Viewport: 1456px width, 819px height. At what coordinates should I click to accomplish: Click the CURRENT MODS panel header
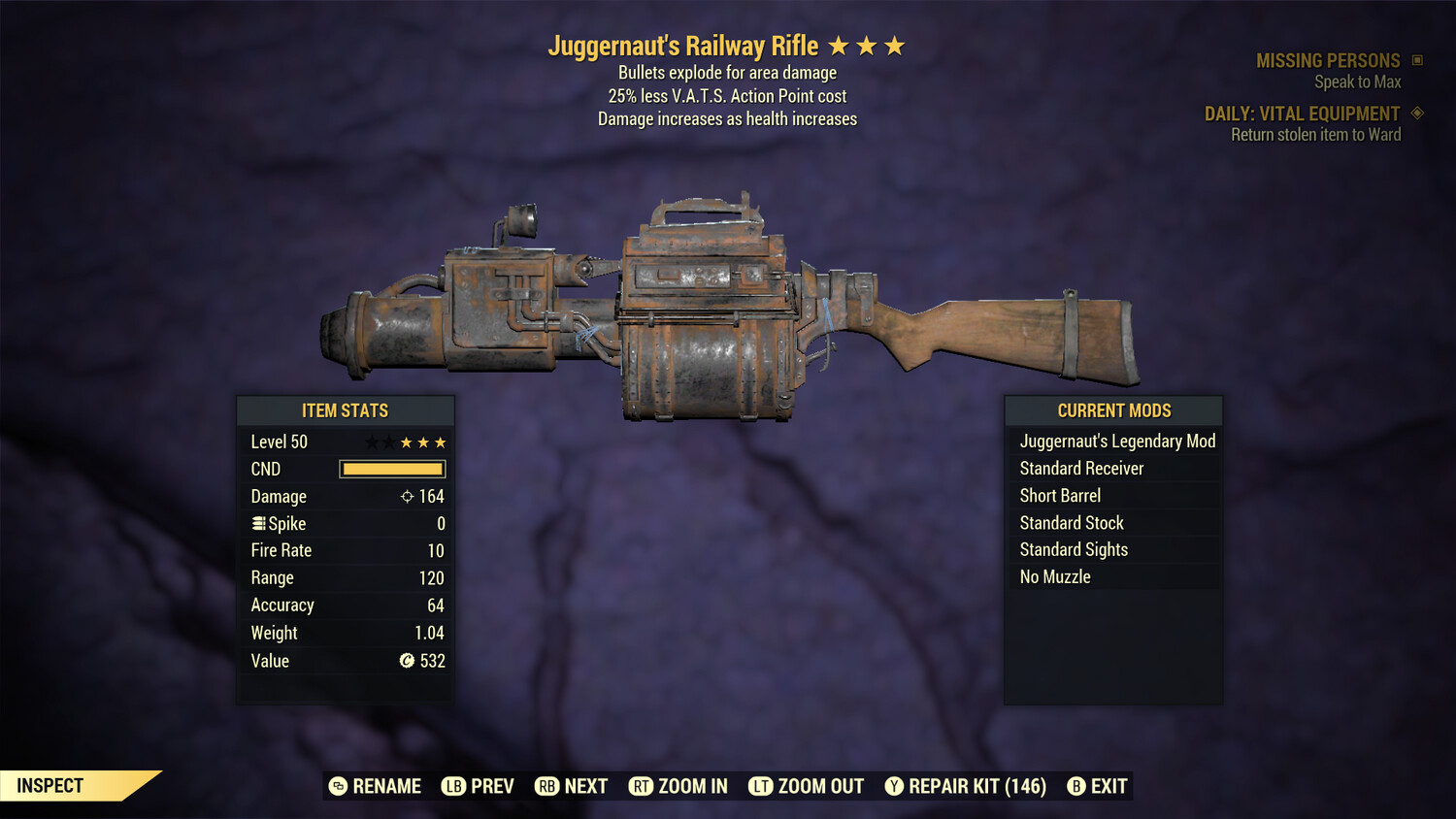(1112, 410)
